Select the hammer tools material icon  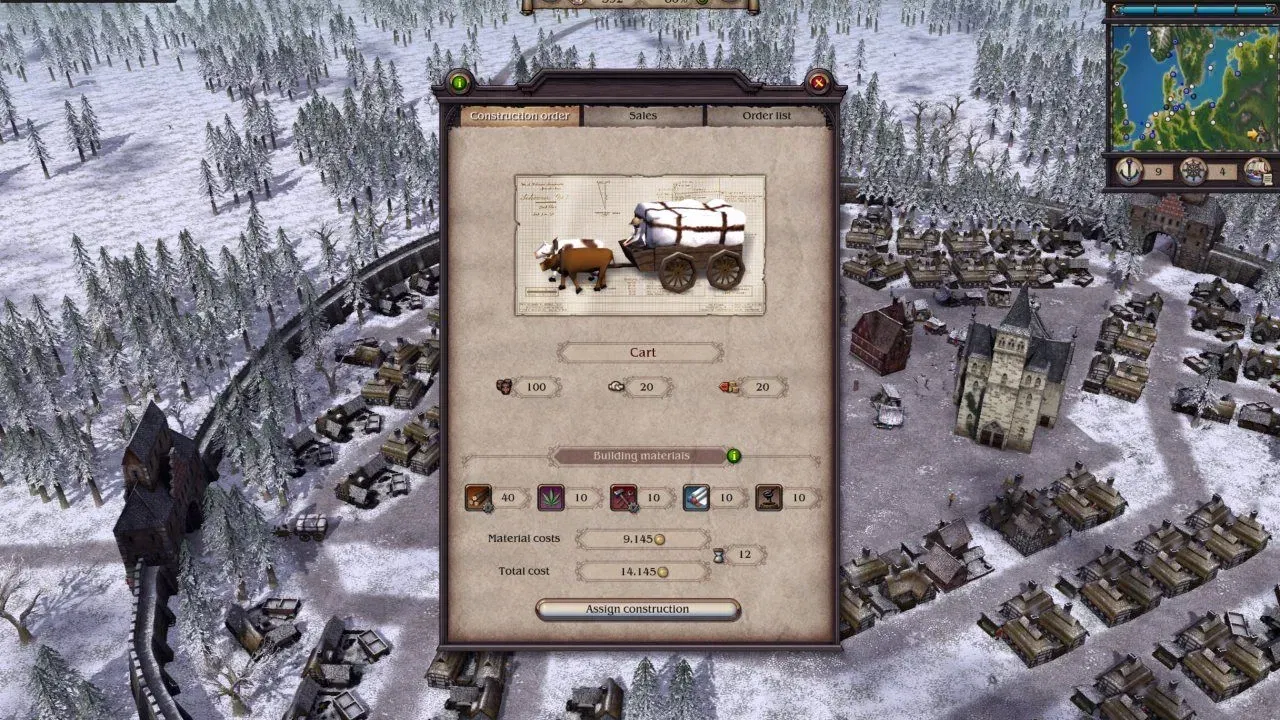[623, 497]
